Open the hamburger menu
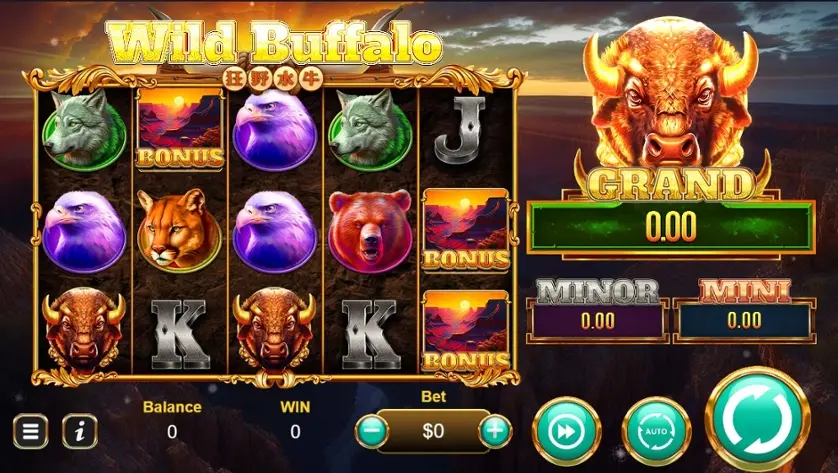 30,432
